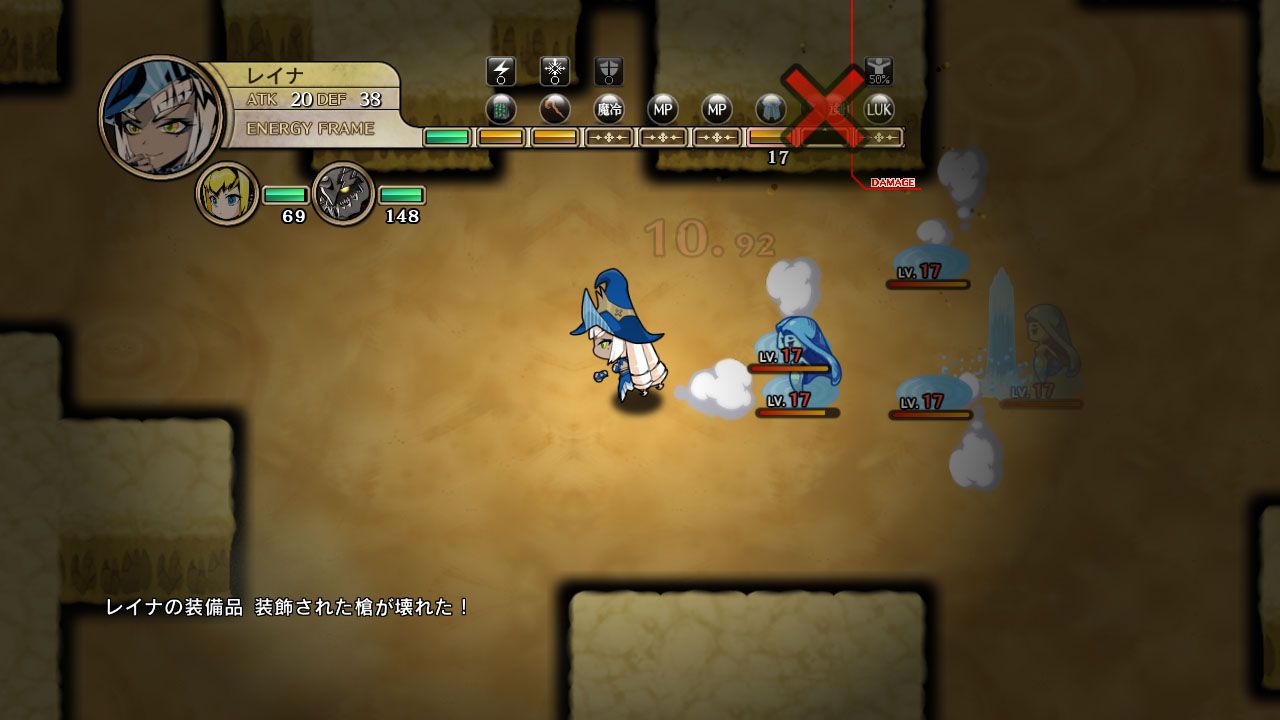Image resolution: width=1280 pixels, height=720 pixels.
Task: Expand the dragon companion's status panel
Action: pyautogui.click(x=345, y=192)
